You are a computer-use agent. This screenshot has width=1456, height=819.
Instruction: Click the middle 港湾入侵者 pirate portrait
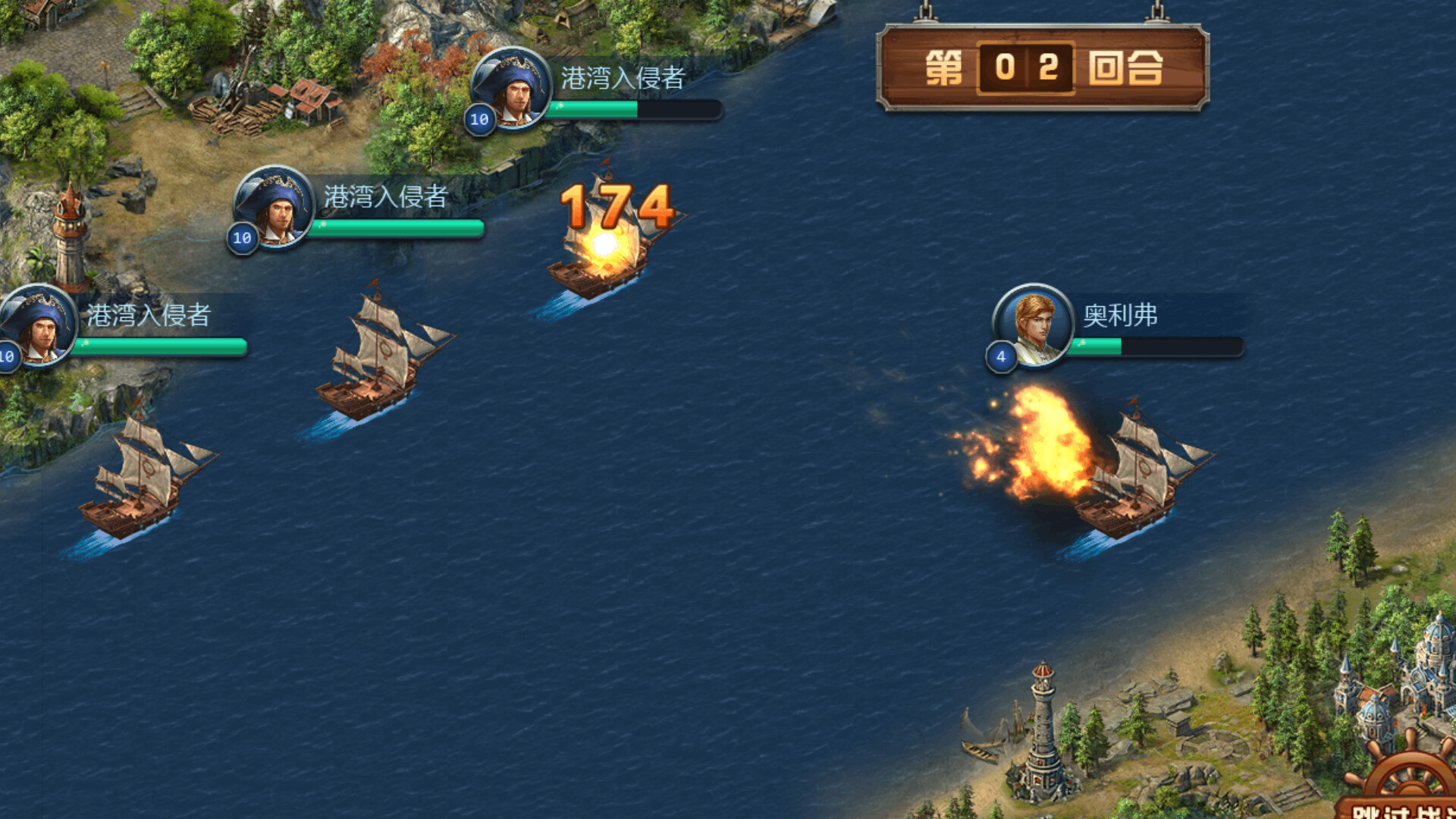pyautogui.click(x=275, y=210)
